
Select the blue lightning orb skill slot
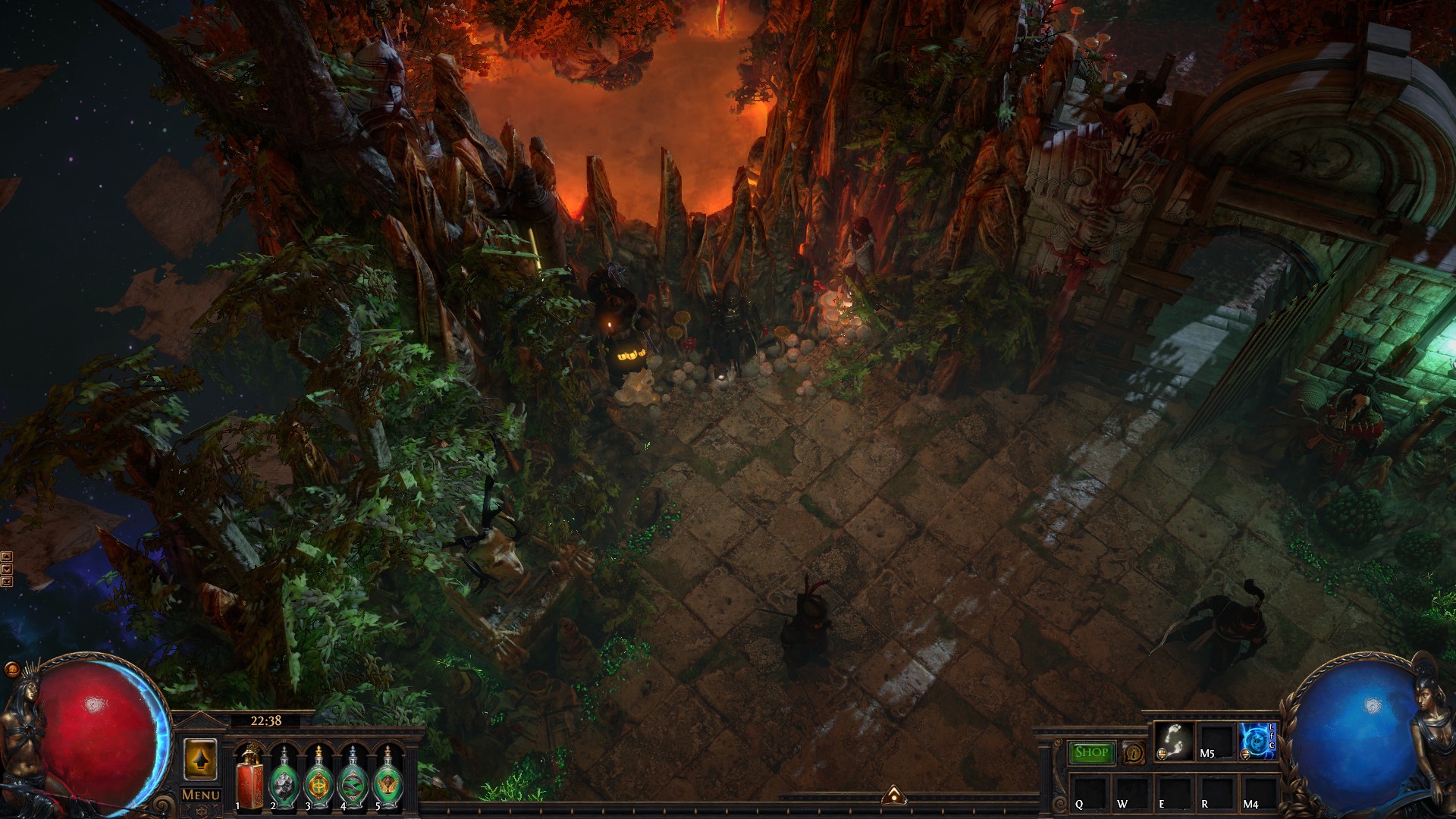click(x=1257, y=741)
